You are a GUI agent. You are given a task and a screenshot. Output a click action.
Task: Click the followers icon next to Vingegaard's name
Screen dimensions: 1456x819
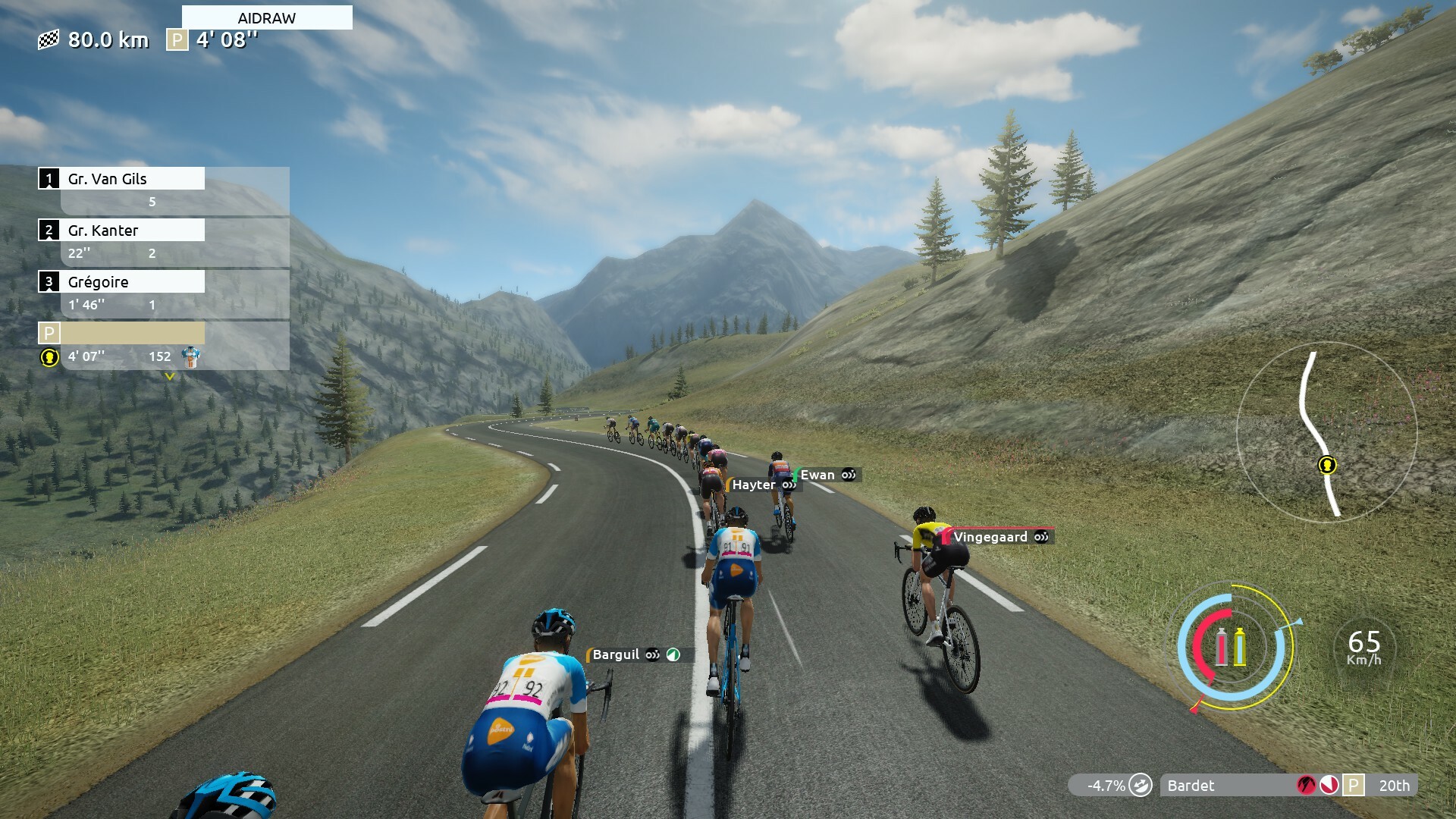[1040, 536]
